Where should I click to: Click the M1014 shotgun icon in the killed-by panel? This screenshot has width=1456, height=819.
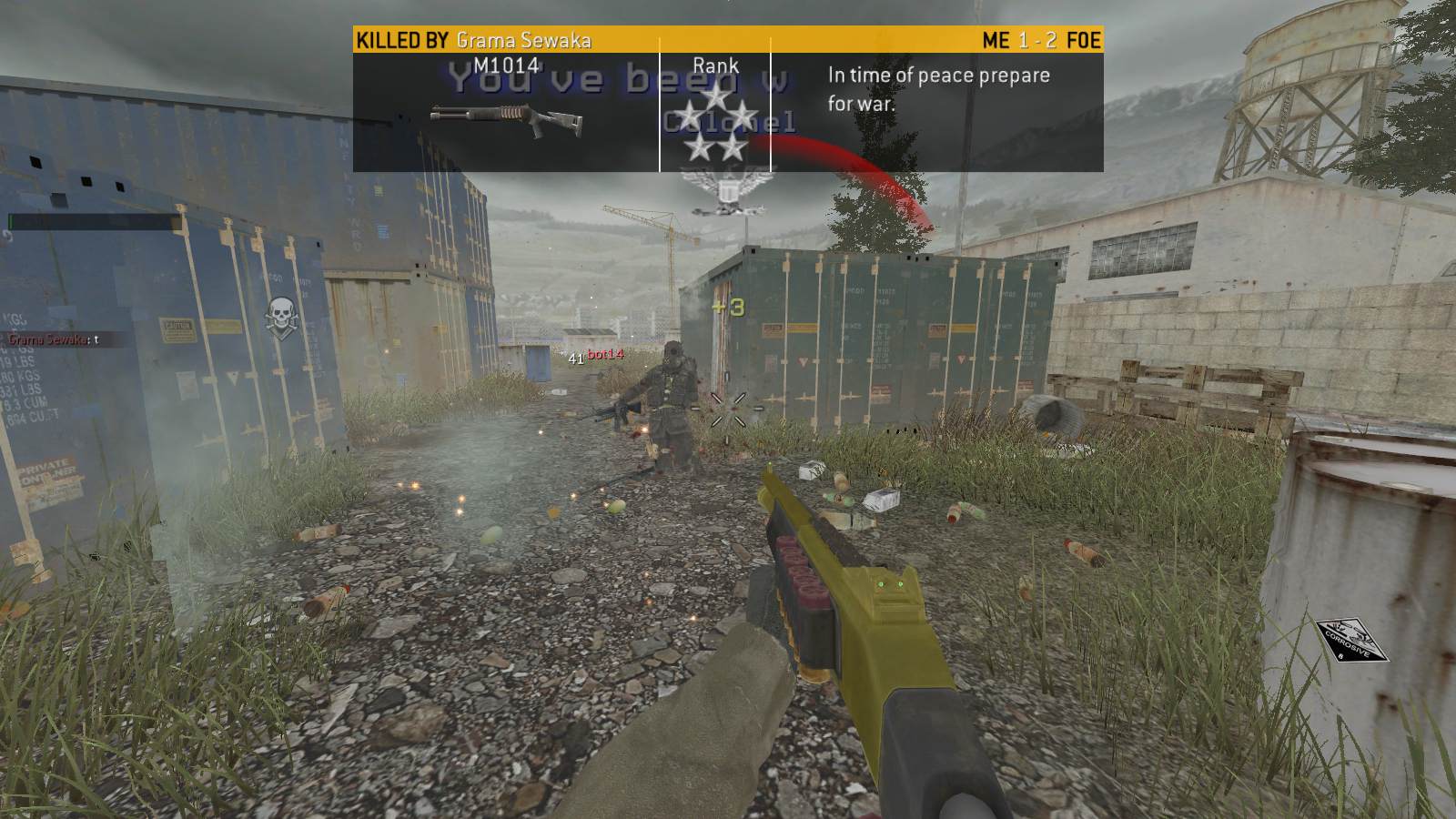(x=505, y=119)
